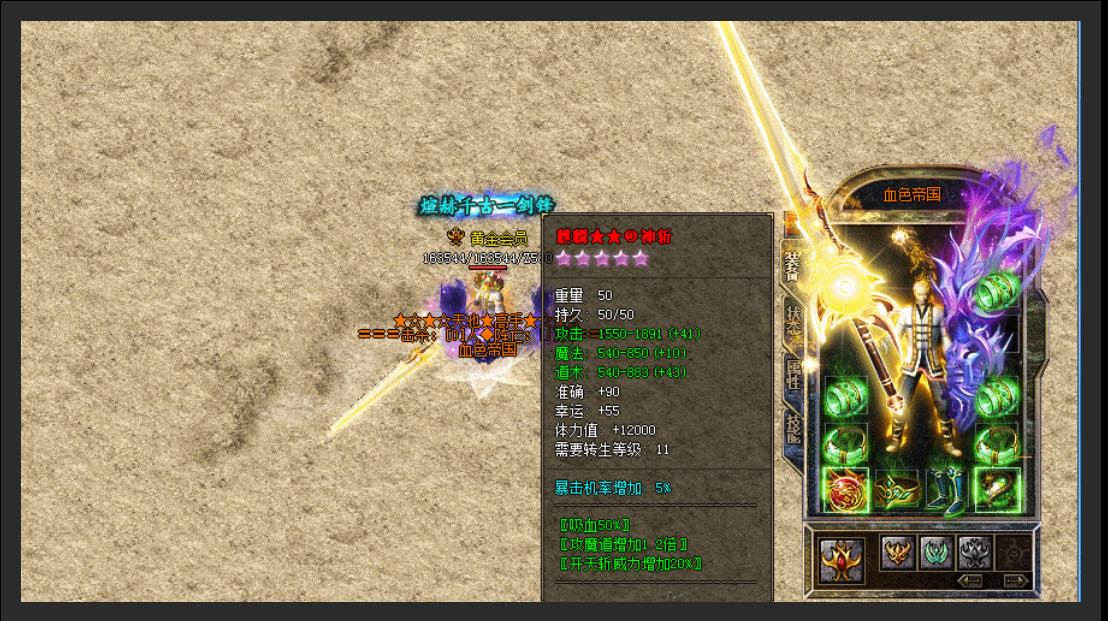Select the green dragon charm slot
The width and height of the screenshot is (1108, 621).
(996, 490)
